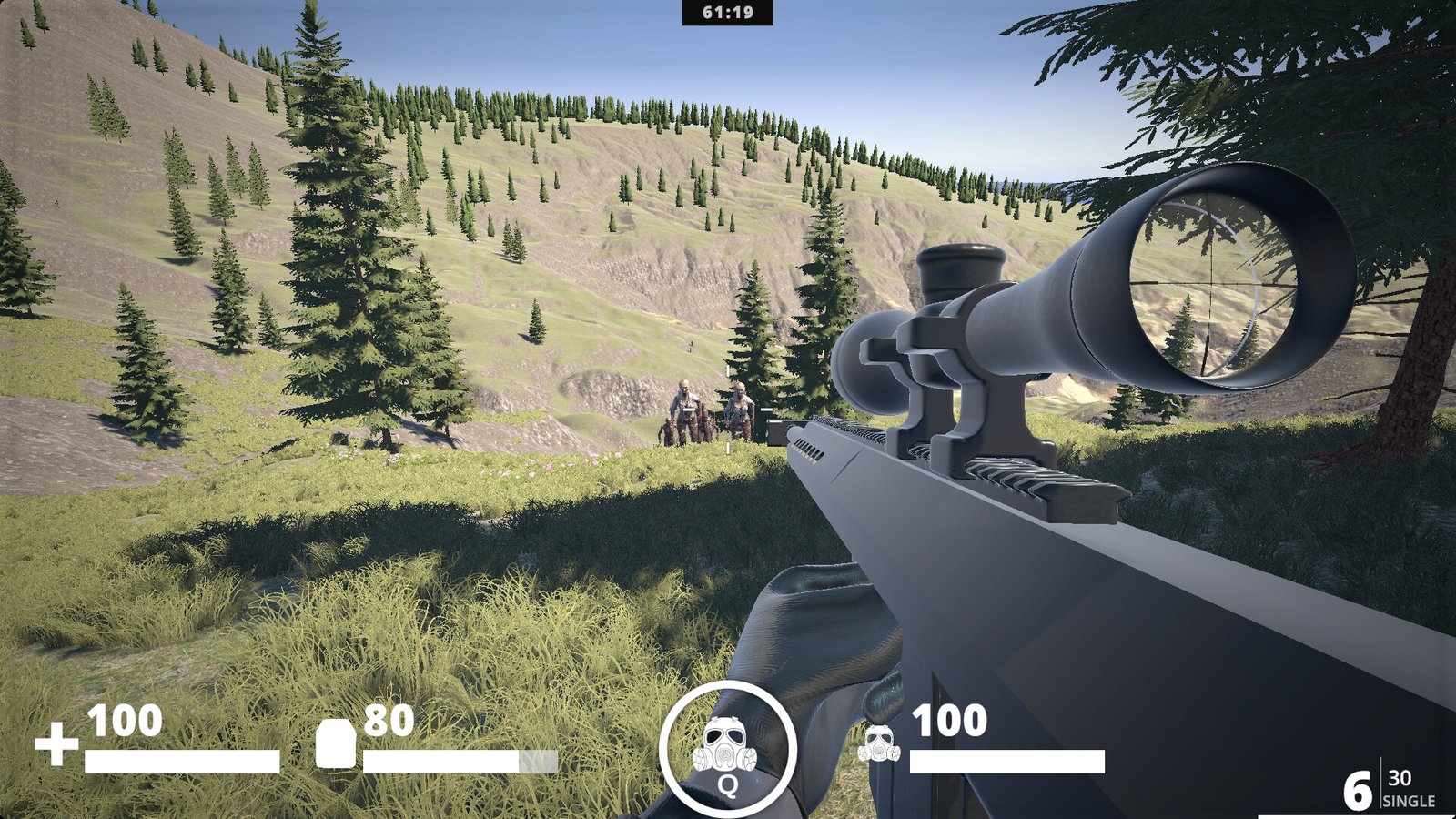Select the white health cross icon
Viewport: 1456px width, 819px height.
point(56,743)
